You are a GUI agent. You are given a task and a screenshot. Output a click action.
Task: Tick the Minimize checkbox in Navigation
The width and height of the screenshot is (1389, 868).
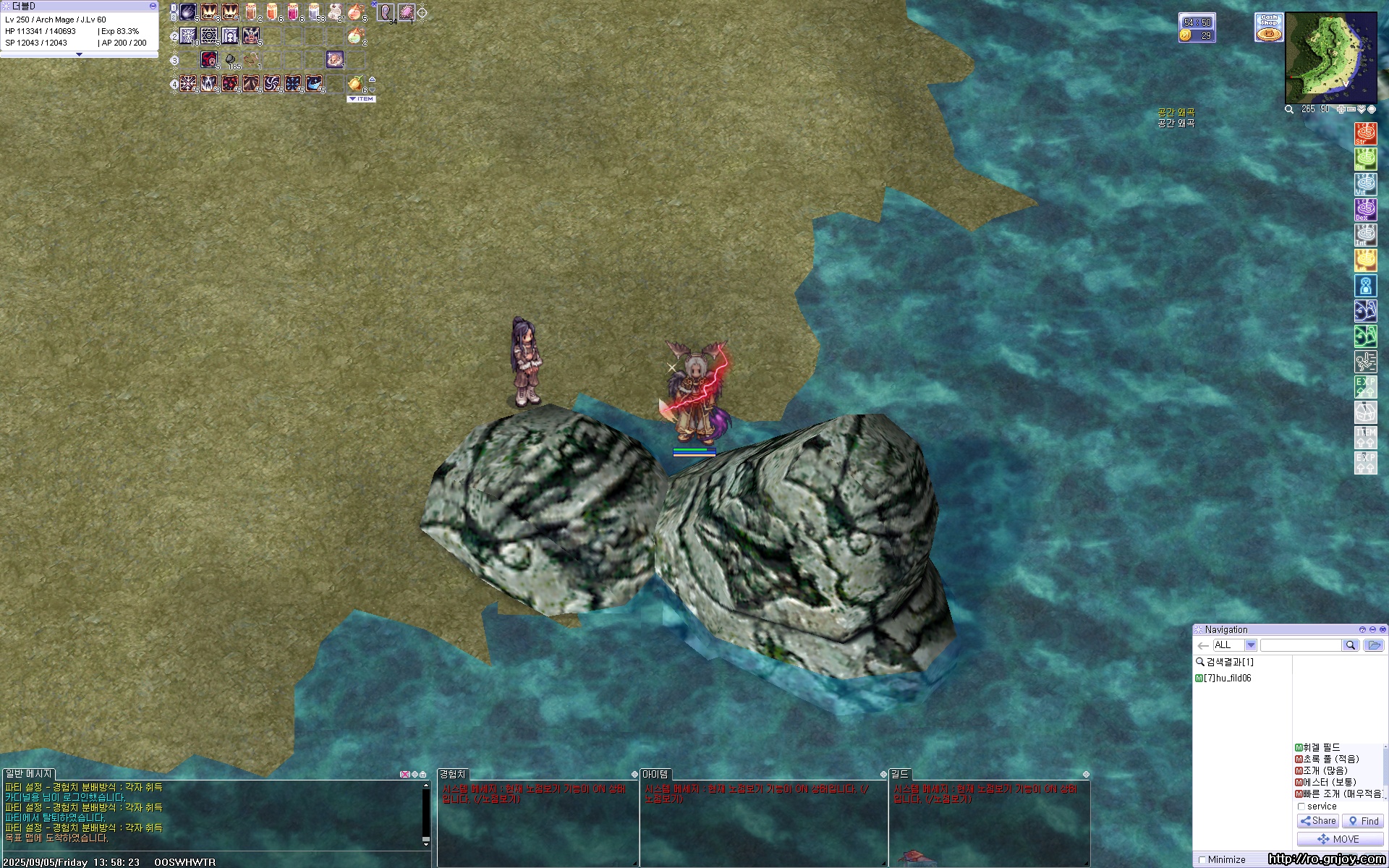(1202, 860)
